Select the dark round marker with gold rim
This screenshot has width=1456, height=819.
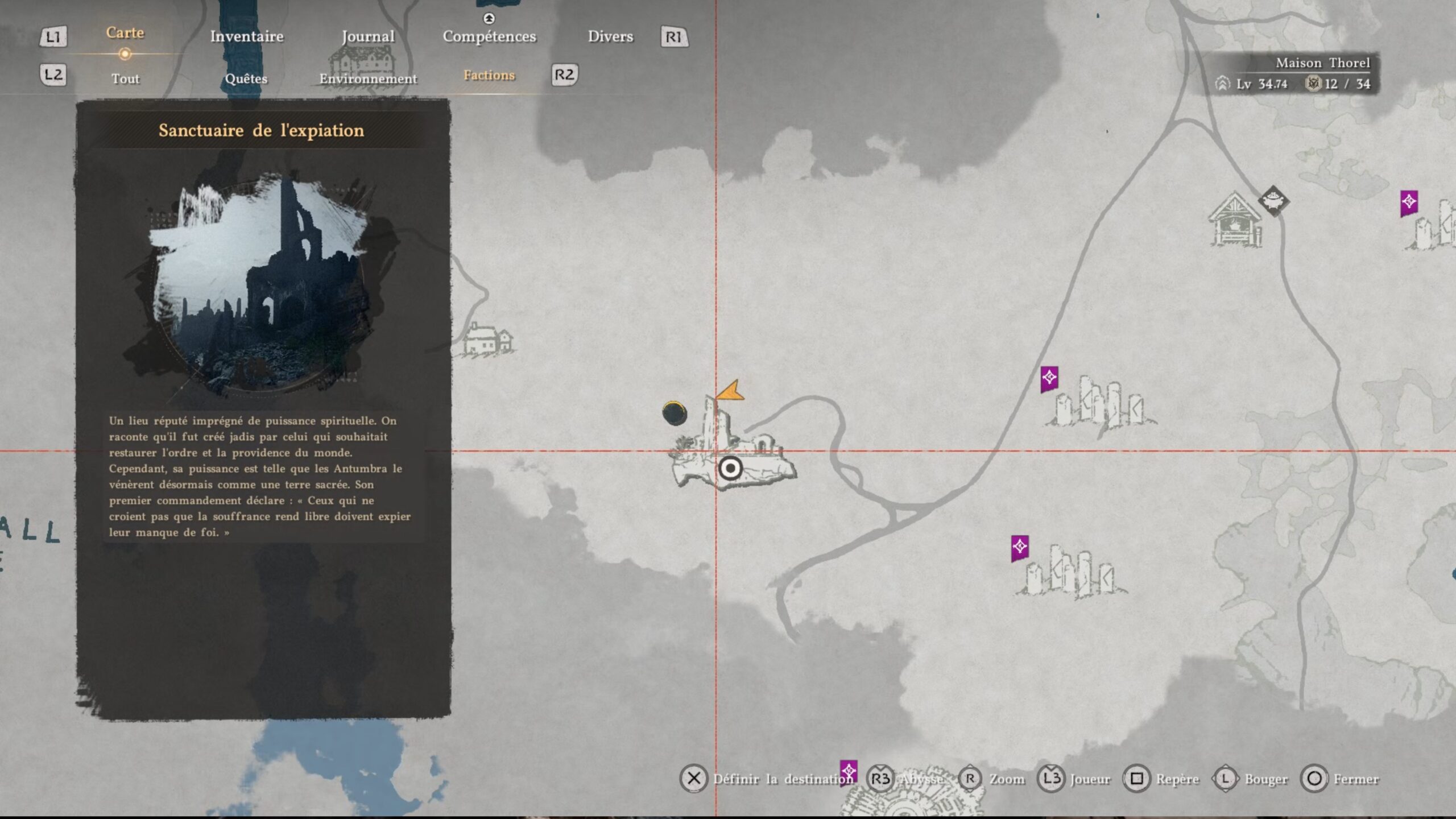(x=675, y=413)
